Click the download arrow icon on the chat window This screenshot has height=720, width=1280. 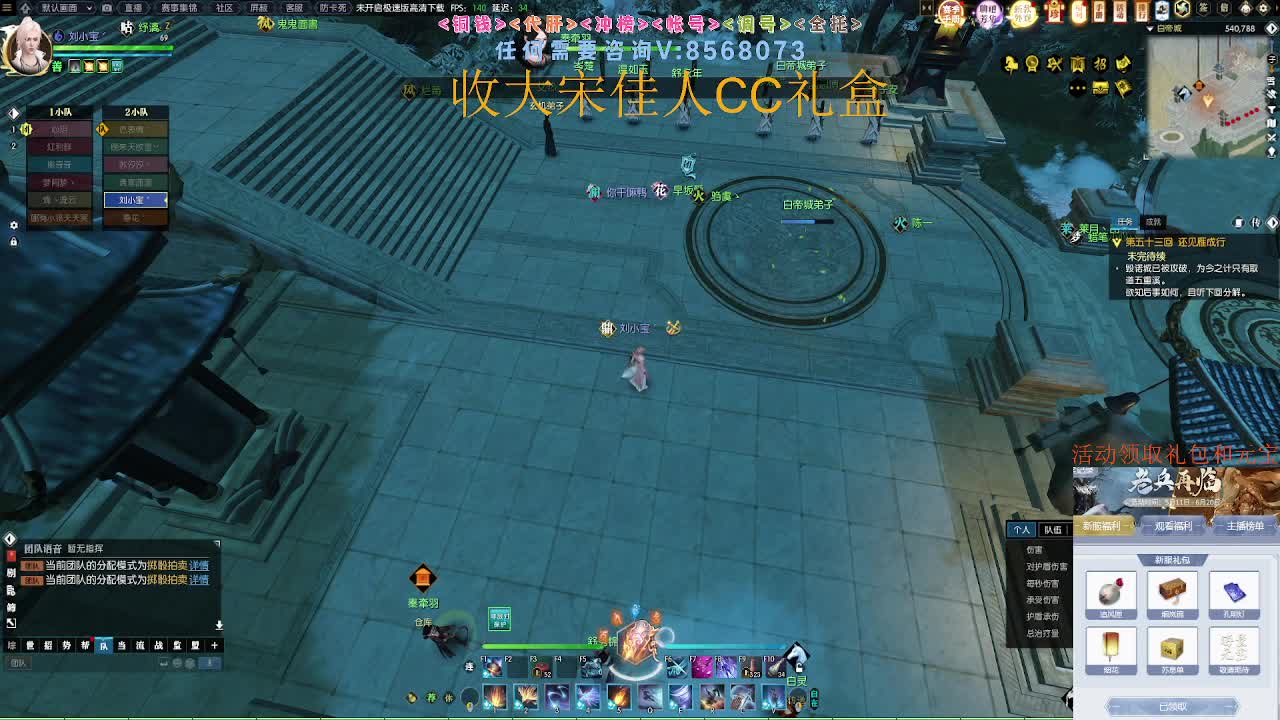[x=219, y=625]
